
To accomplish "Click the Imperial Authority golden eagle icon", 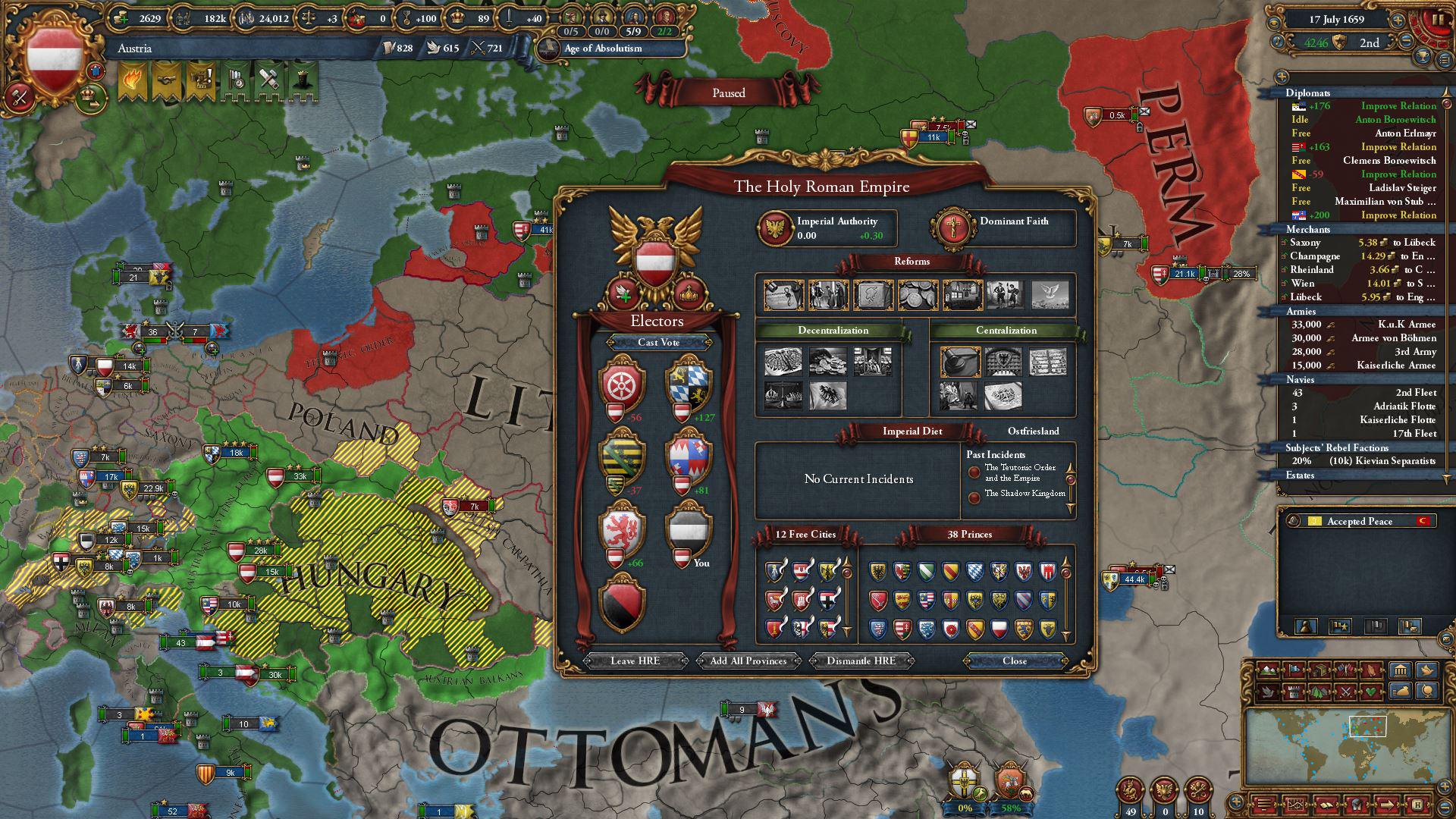I will pos(775,227).
